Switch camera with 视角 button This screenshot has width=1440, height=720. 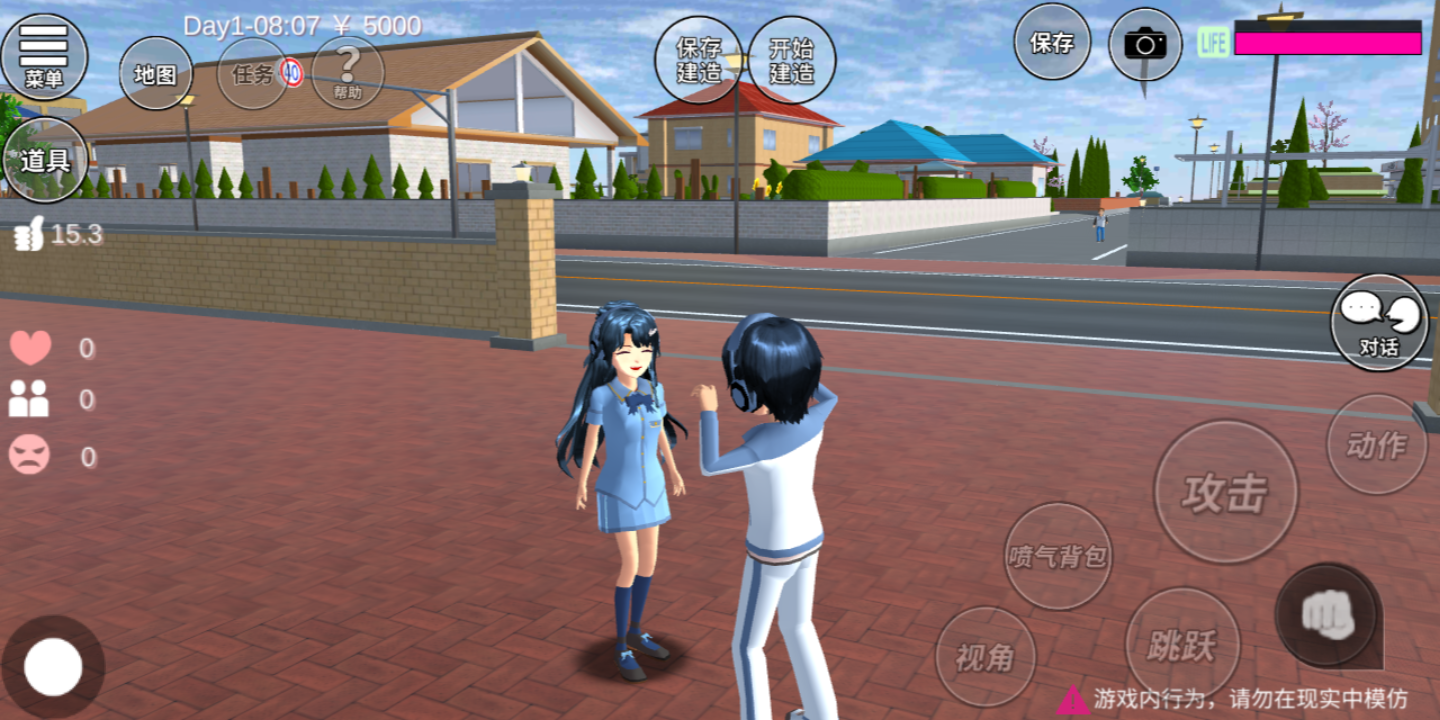[x=985, y=657]
